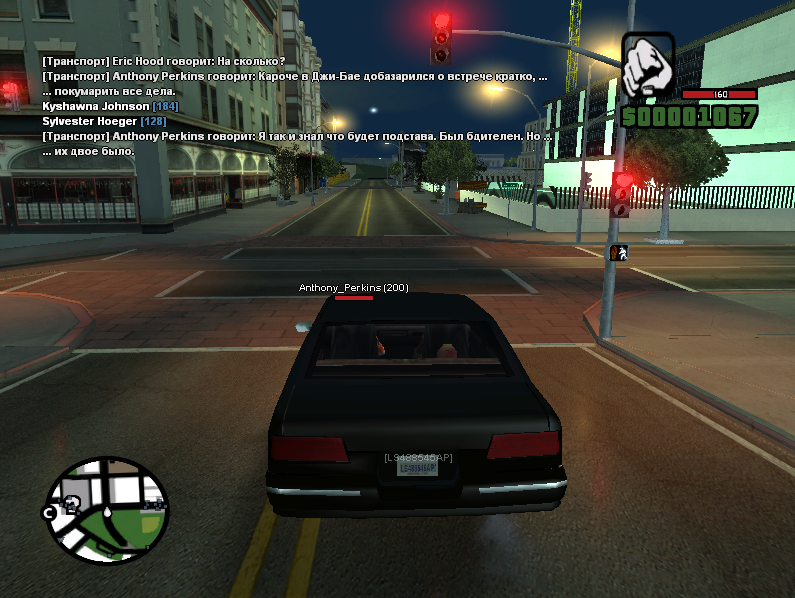Click Eric Hood's chat message line
The image size is (795, 598).
[x=164, y=61]
